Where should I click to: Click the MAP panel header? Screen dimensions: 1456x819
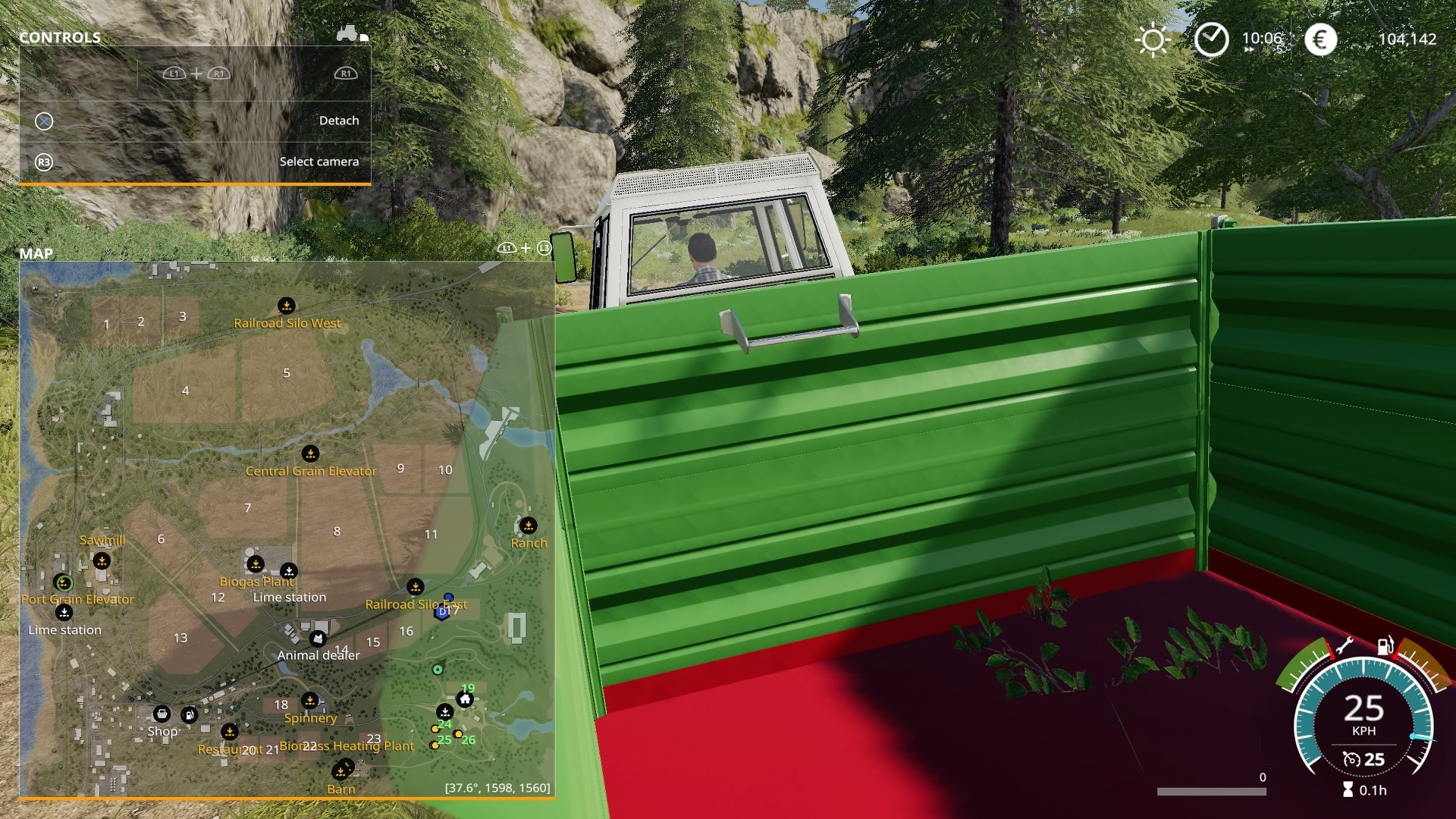[x=36, y=254]
